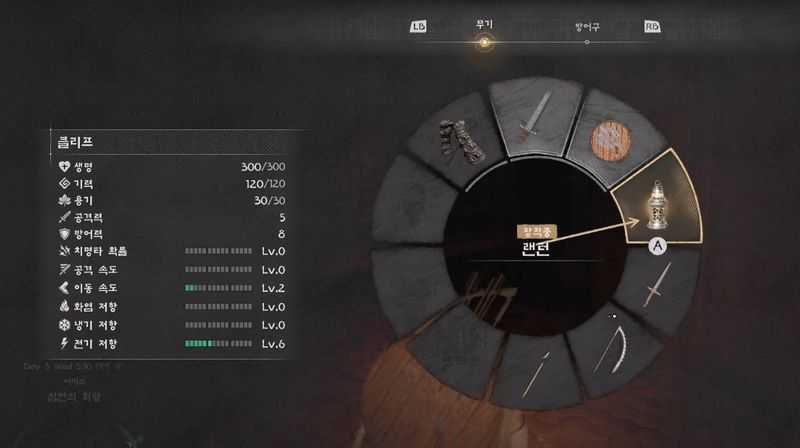Switch to the 무기 weapons tab
This screenshot has height=448, width=800.
pyautogui.click(x=485, y=26)
